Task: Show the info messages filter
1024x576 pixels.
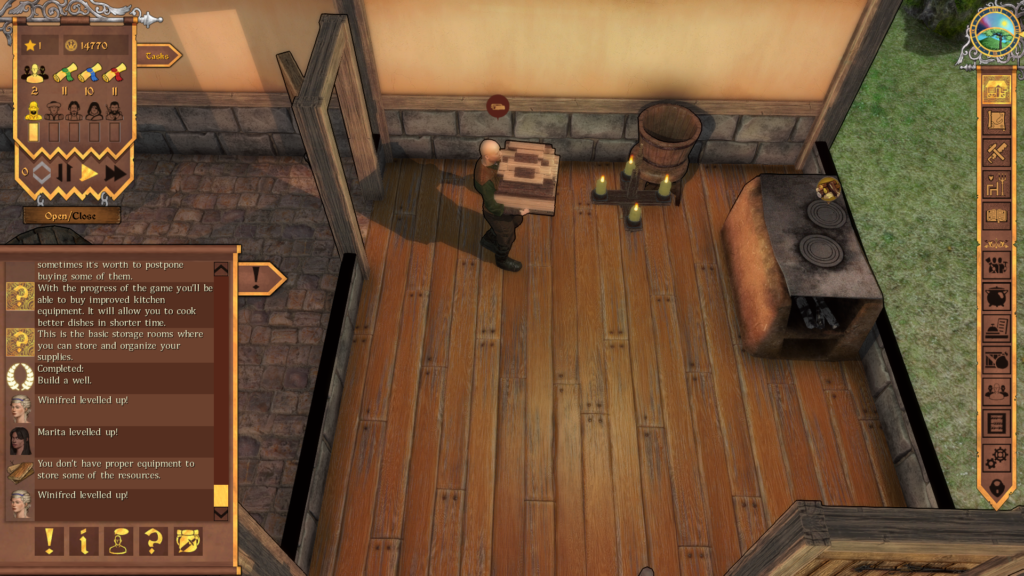Action: [84, 541]
